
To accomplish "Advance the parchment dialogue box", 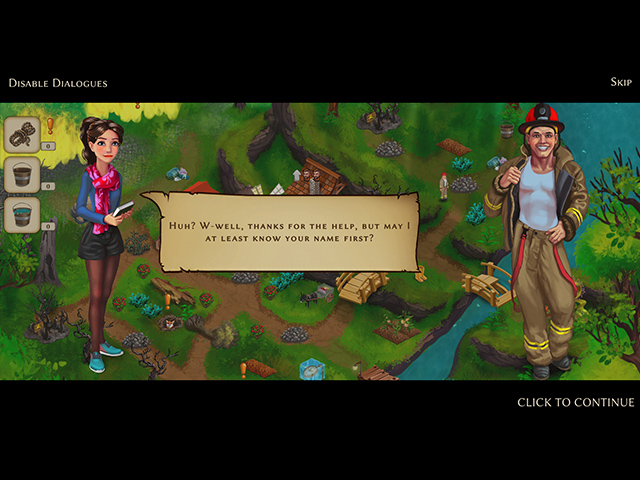I will tap(270, 230).
